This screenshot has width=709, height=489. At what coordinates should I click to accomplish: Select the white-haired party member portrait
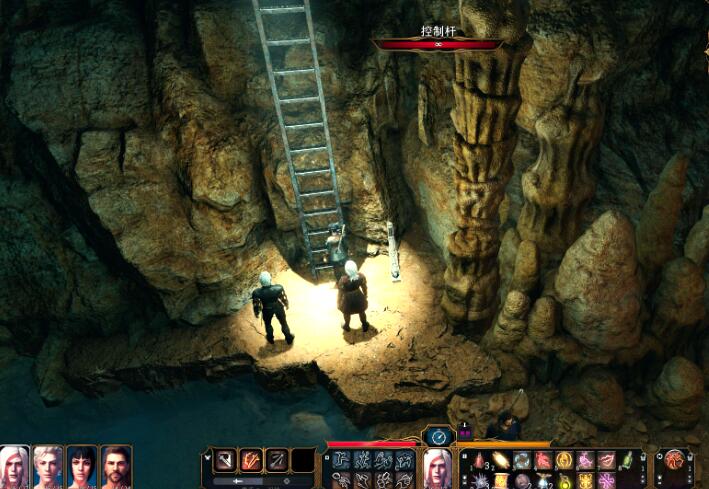point(16,465)
